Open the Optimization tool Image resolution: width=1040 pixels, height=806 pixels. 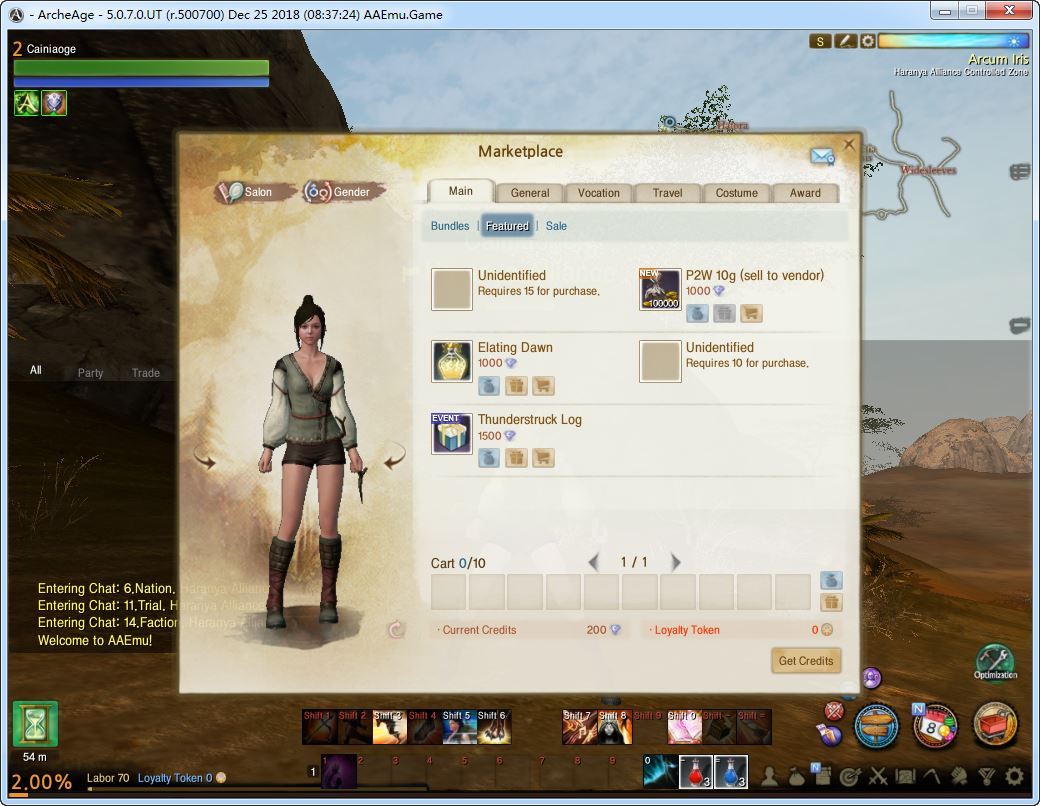tap(994, 659)
